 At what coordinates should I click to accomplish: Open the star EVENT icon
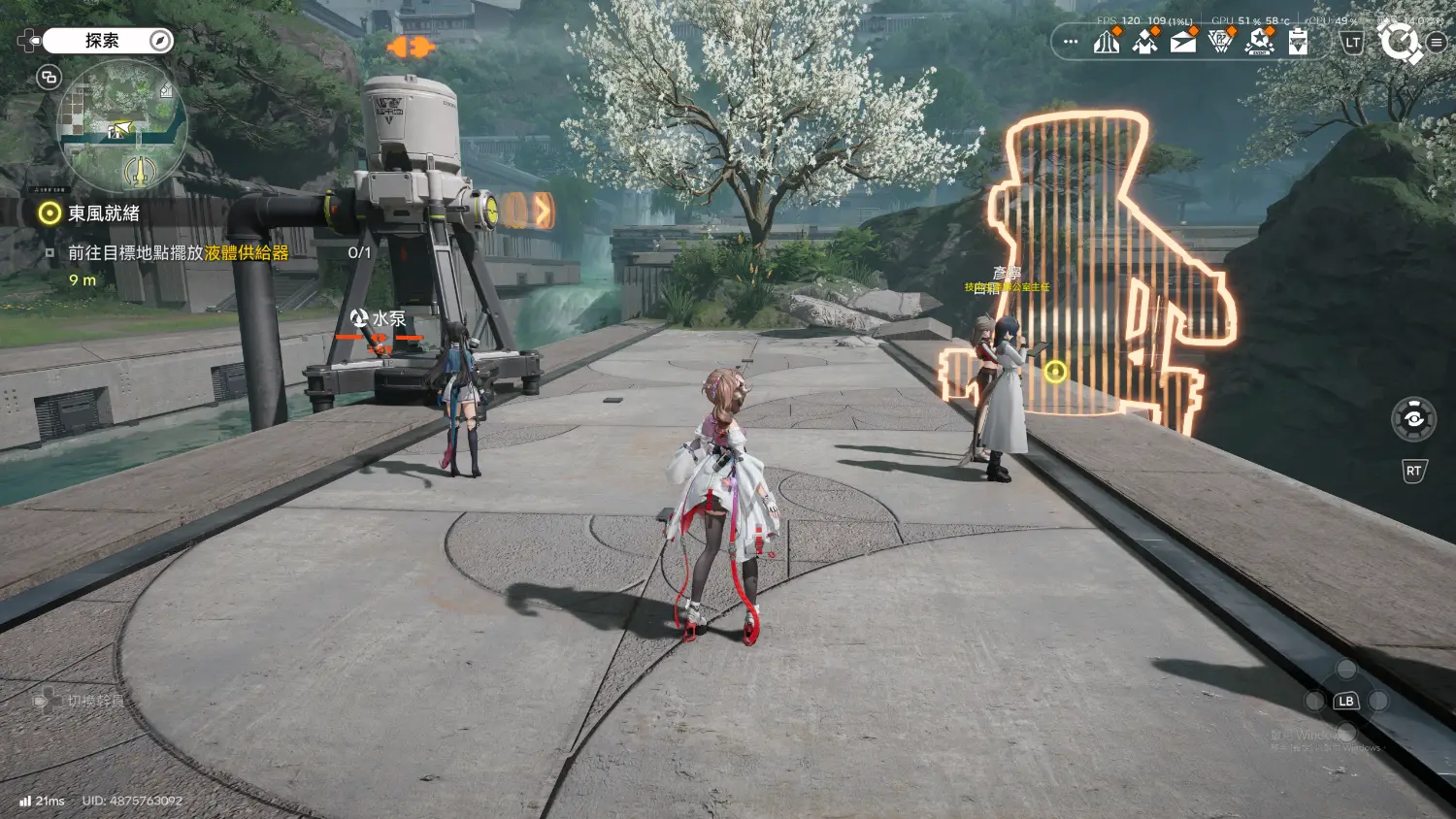1260,42
